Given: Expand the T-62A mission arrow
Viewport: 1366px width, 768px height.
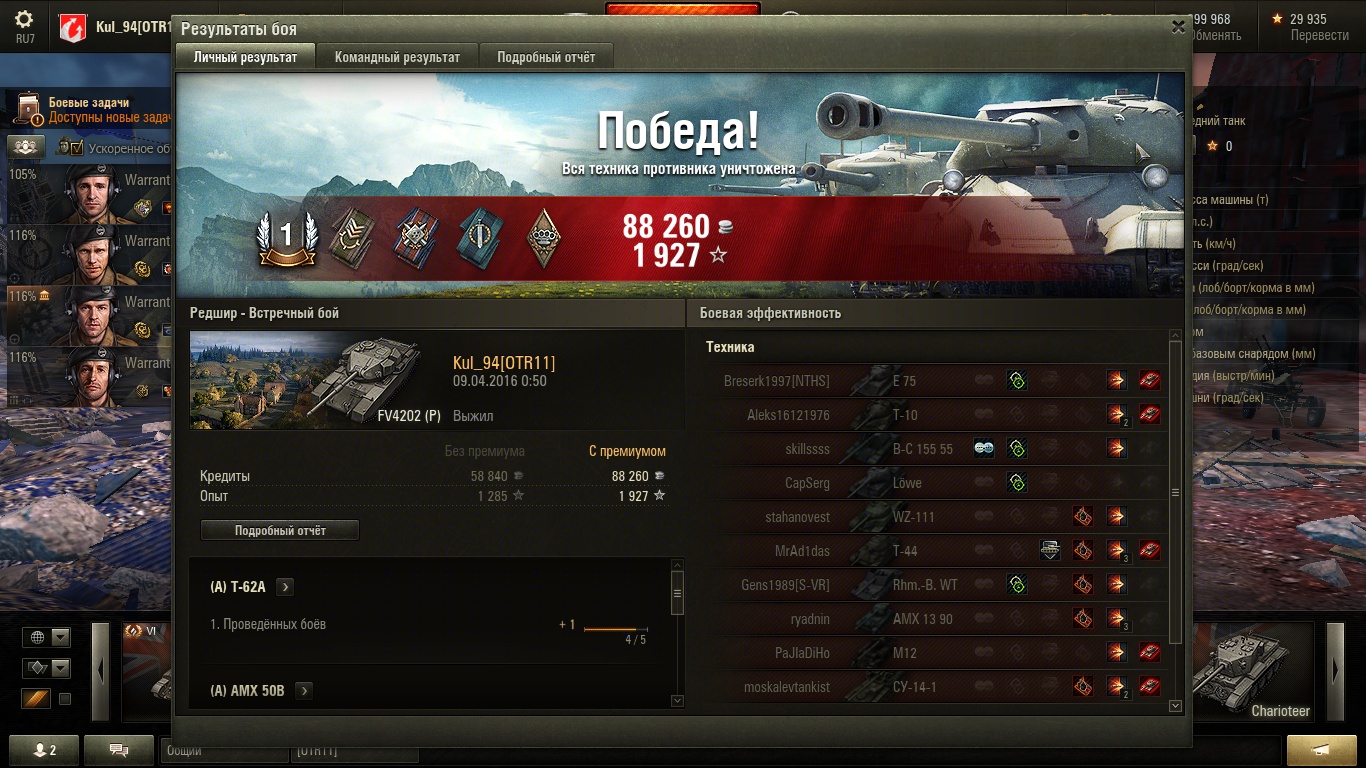Looking at the screenshot, I should tap(285, 587).
